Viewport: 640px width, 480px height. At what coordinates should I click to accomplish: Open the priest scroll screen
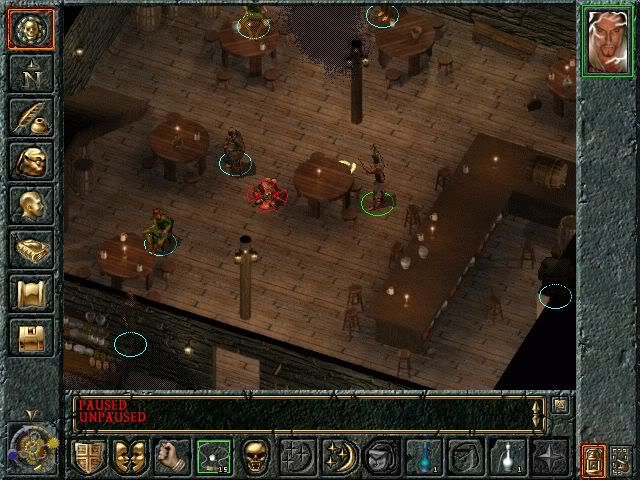[30, 293]
